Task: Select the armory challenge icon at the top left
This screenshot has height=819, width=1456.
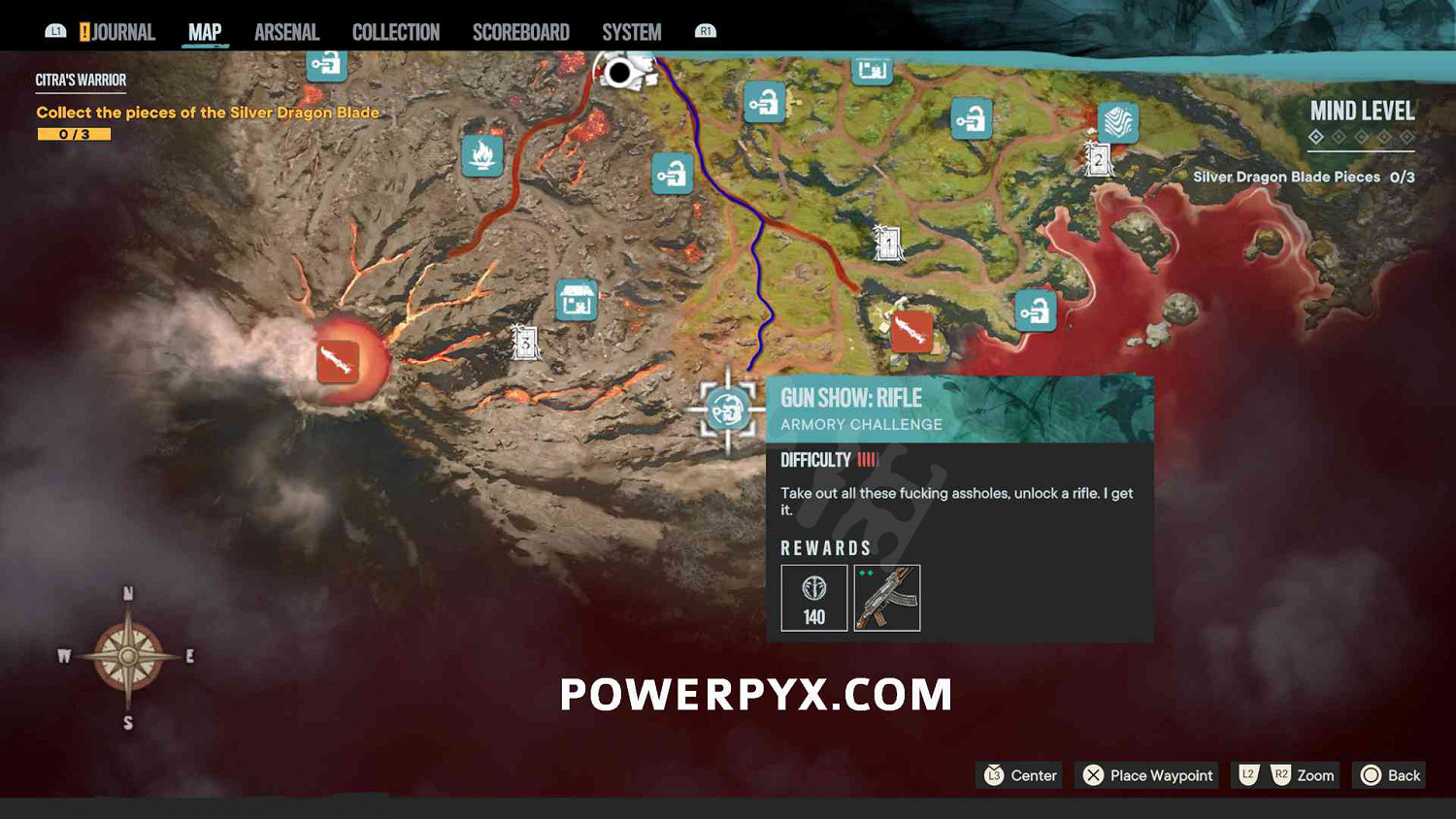Action: pos(327,66)
